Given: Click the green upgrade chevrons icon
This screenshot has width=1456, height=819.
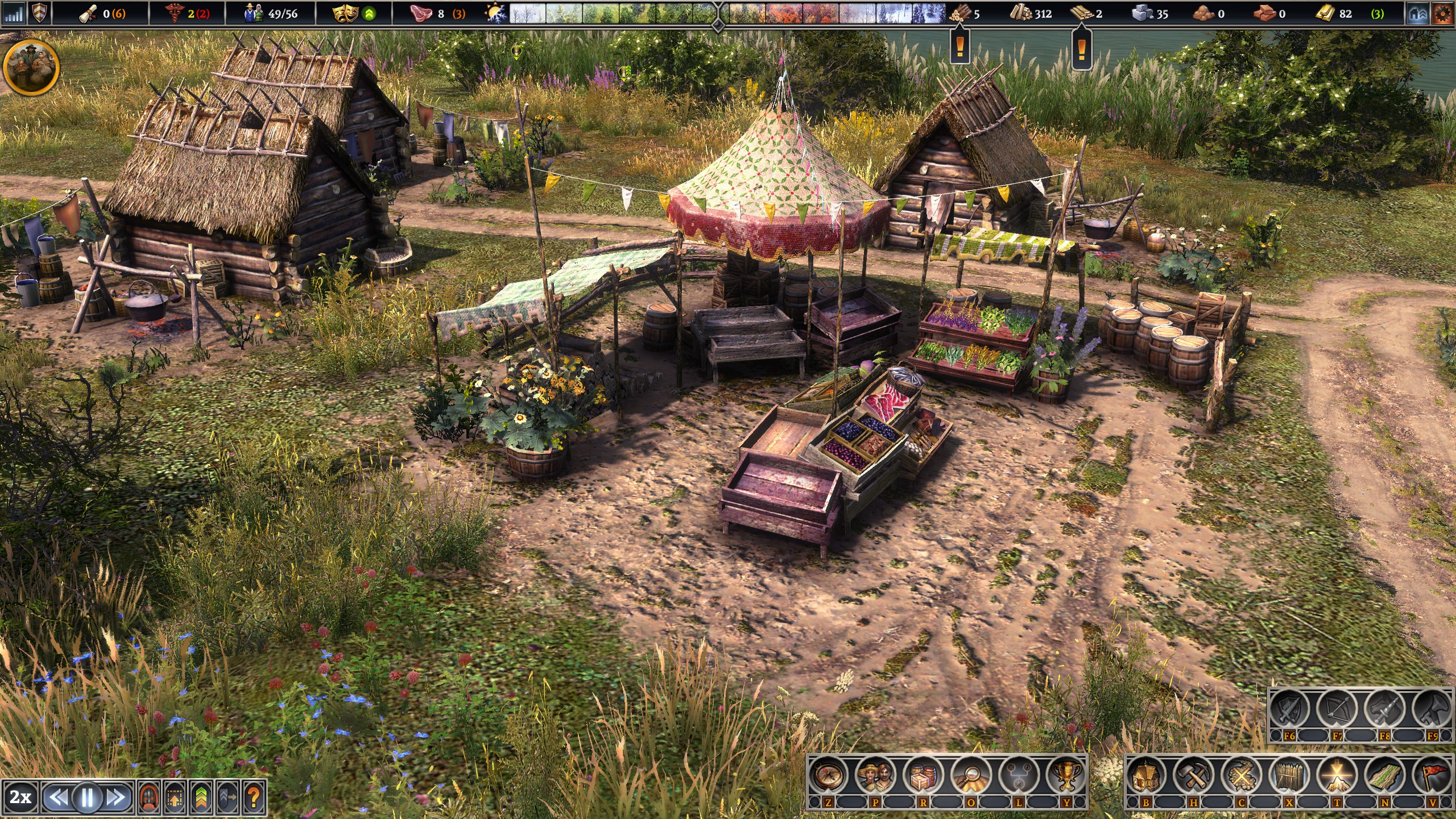Looking at the screenshot, I should [201, 797].
